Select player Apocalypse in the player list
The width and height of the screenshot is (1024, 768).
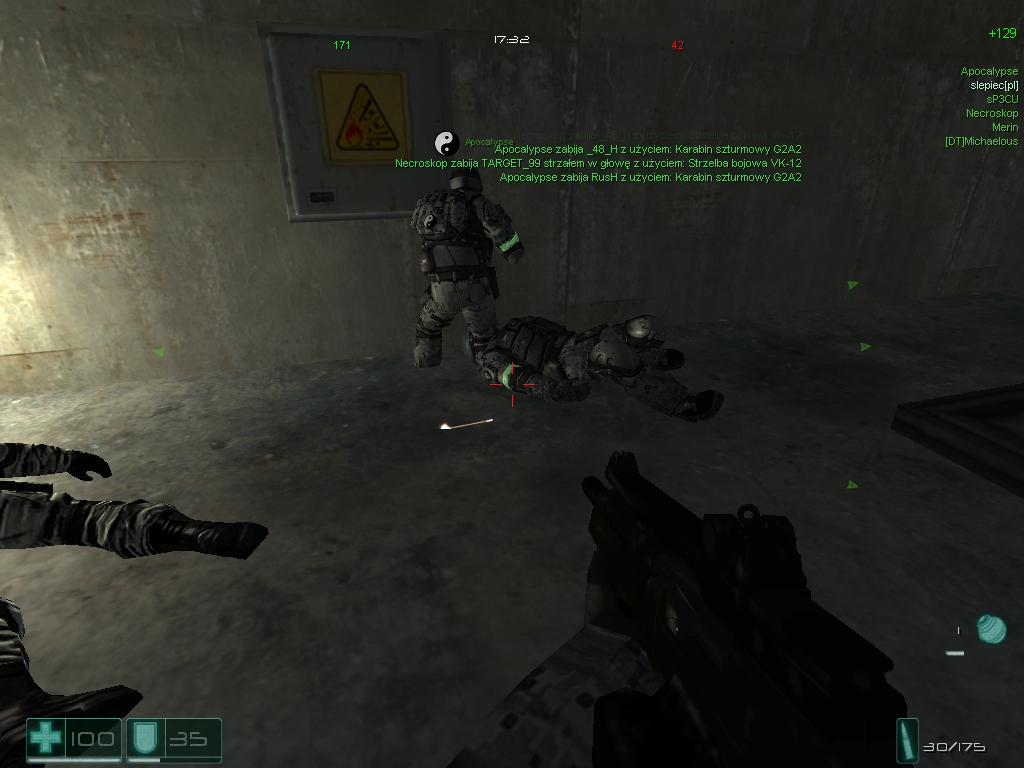[989, 72]
